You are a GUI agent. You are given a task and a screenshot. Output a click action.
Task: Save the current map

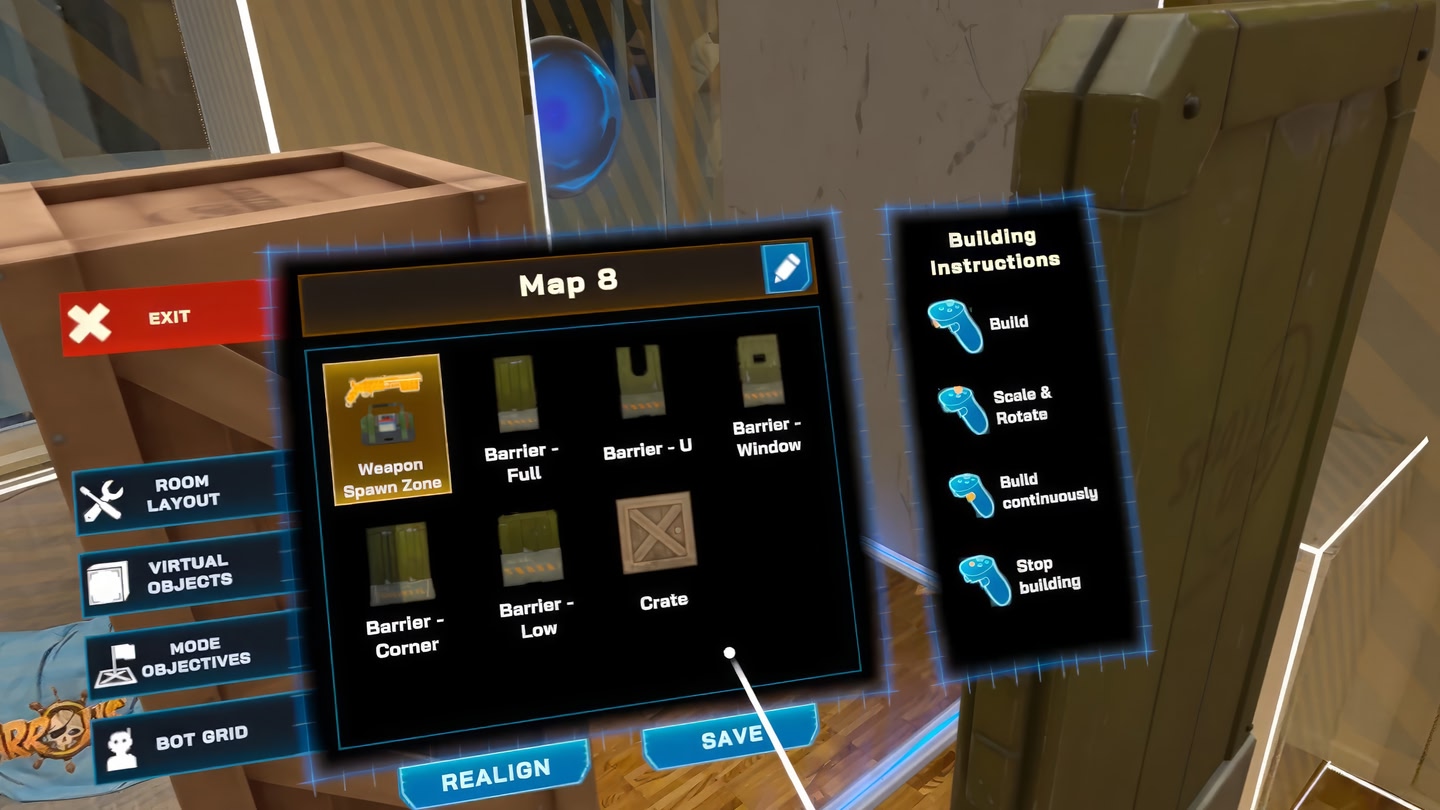click(x=731, y=735)
